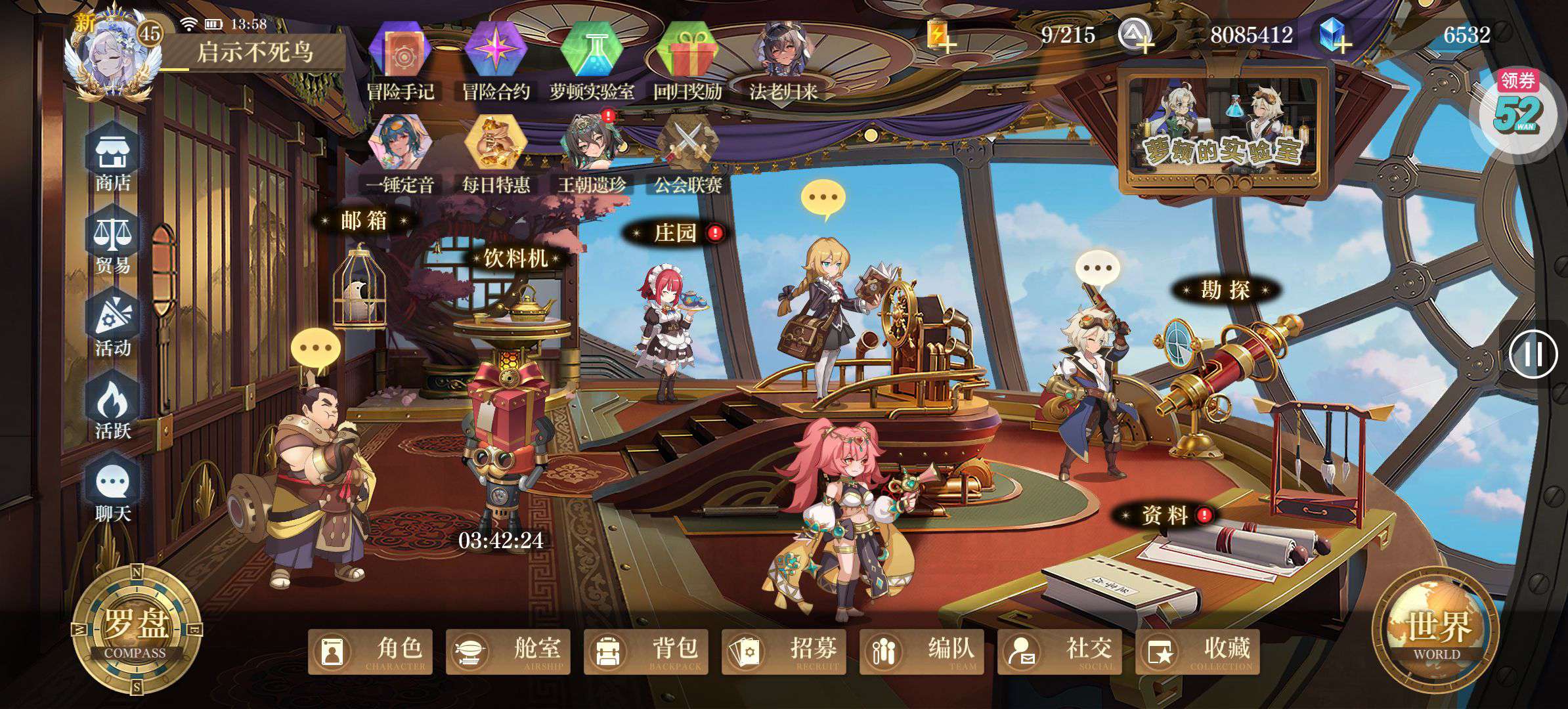Open the 商店 shop

(x=114, y=161)
